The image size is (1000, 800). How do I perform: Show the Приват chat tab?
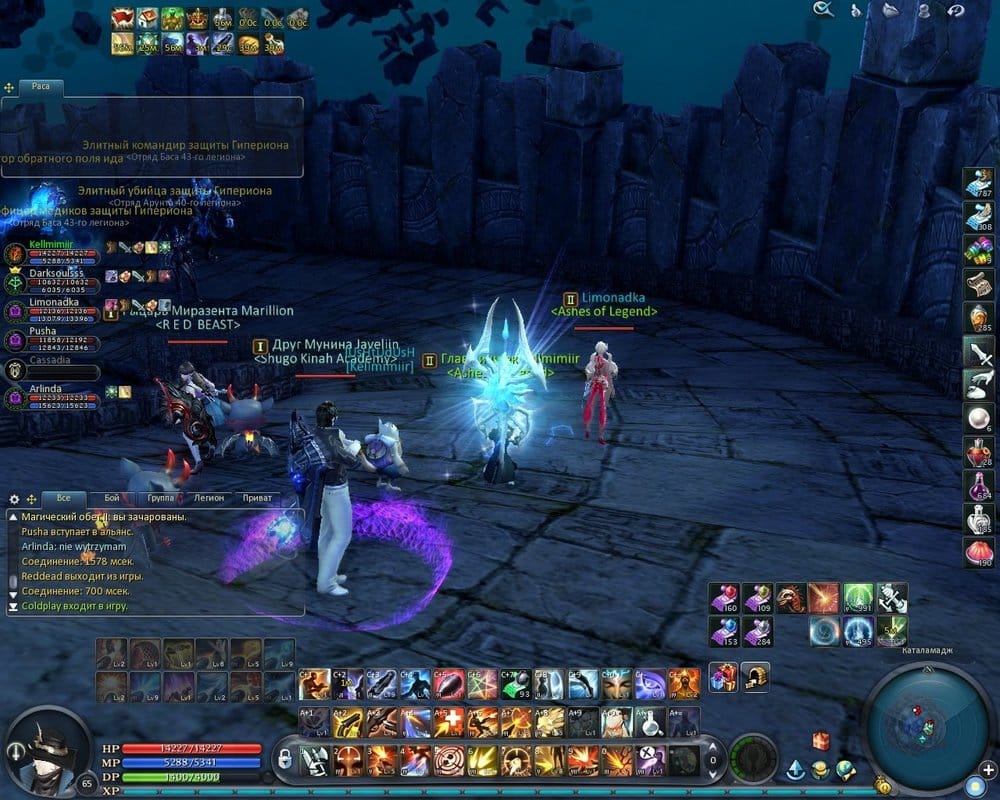tap(257, 497)
